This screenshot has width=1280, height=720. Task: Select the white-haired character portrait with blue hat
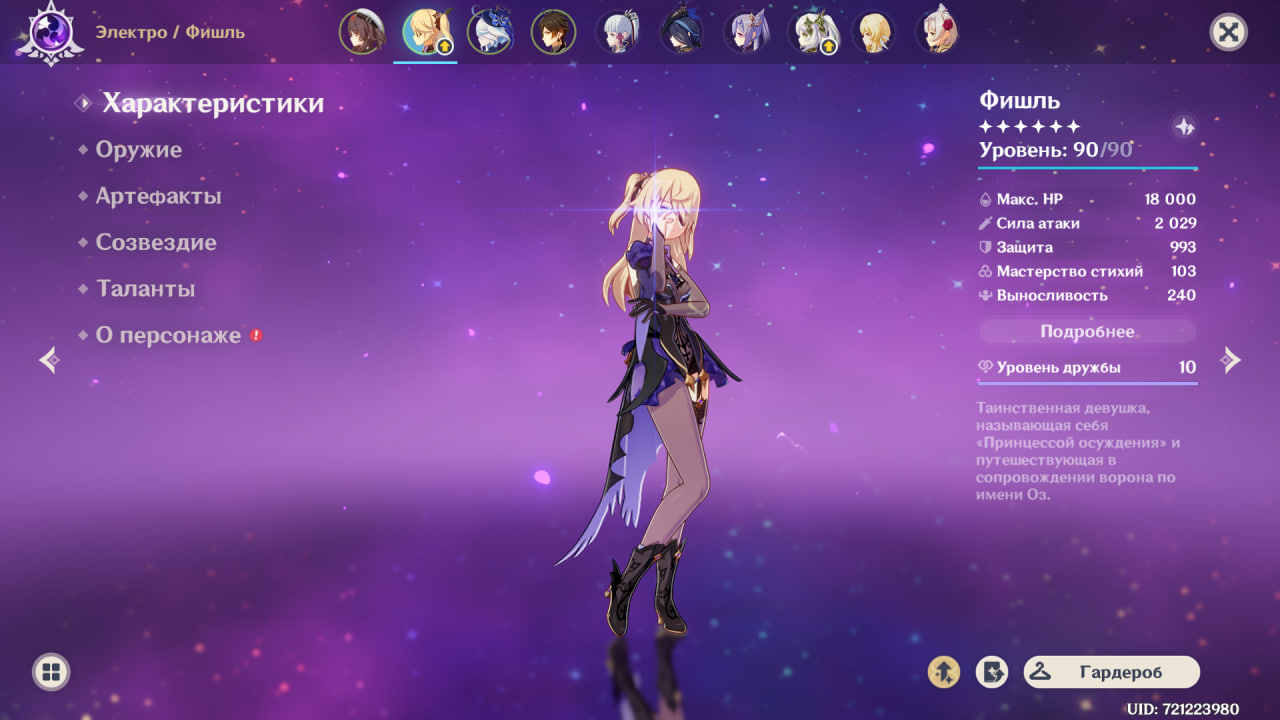(489, 32)
